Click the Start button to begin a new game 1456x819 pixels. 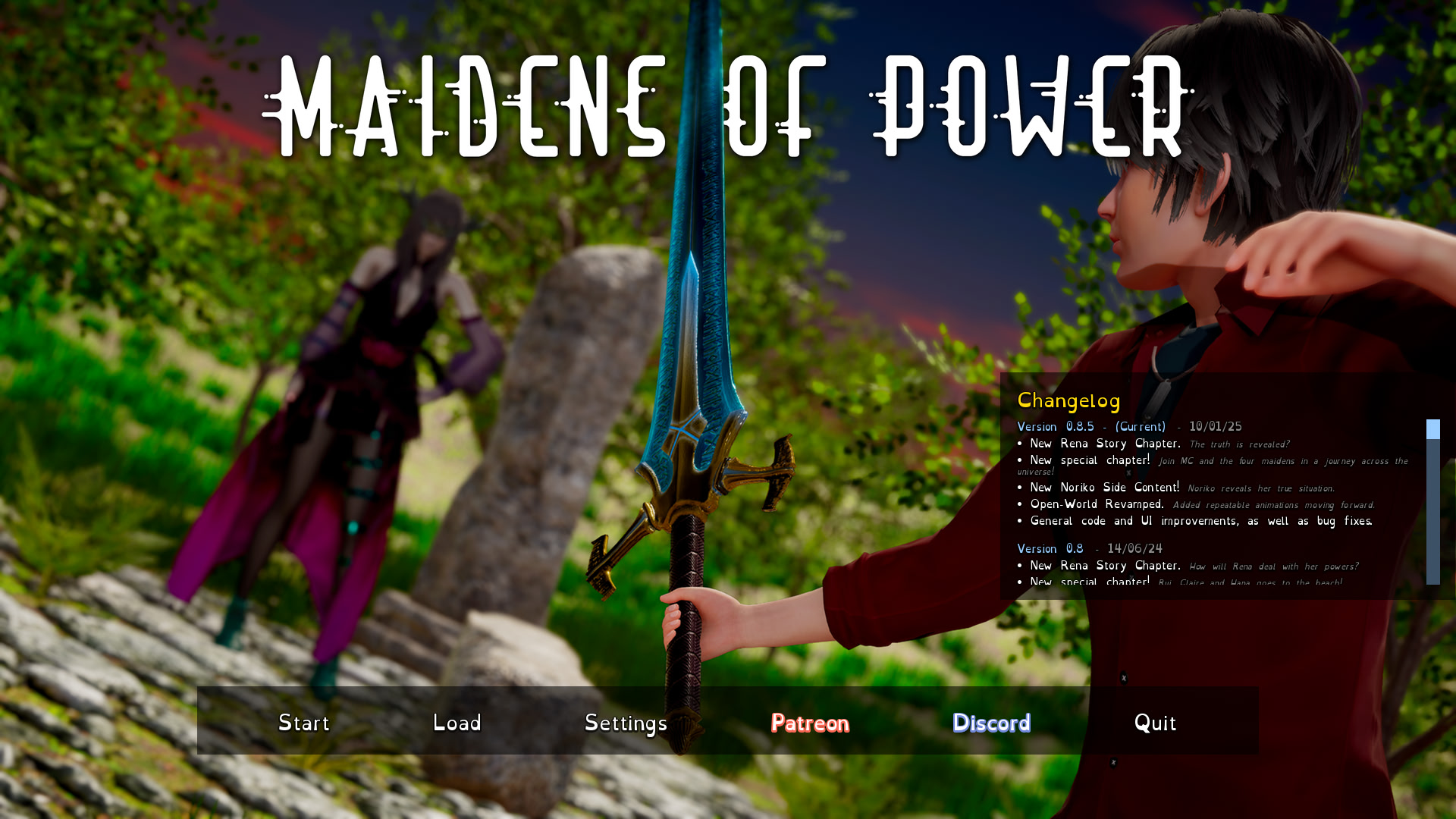[303, 723]
